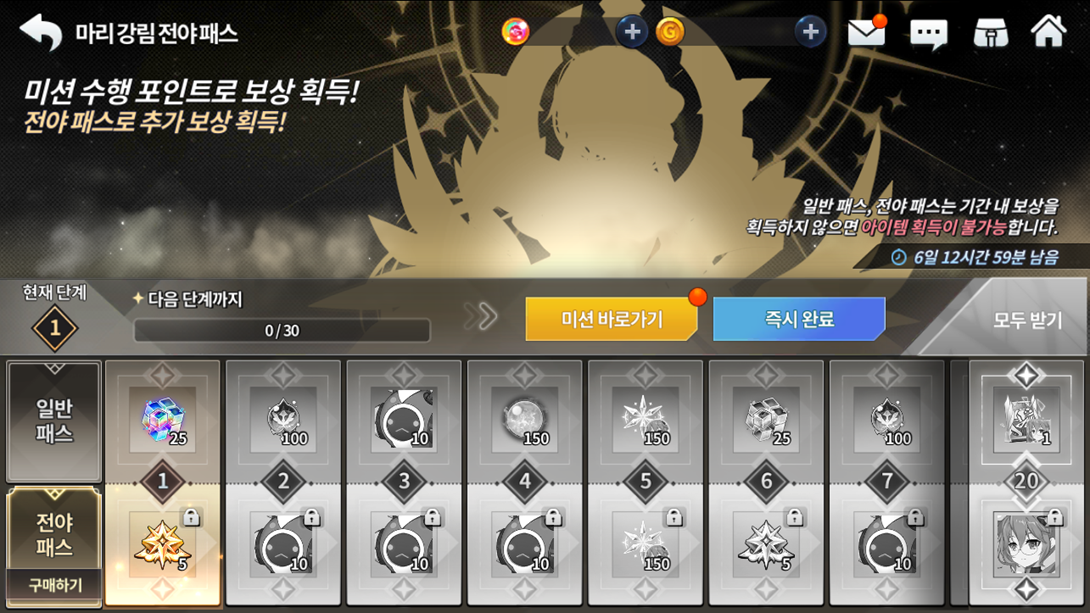
Task: Click the 즉시 완료 instant complete button
Action: pyautogui.click(x=798, y=320)
